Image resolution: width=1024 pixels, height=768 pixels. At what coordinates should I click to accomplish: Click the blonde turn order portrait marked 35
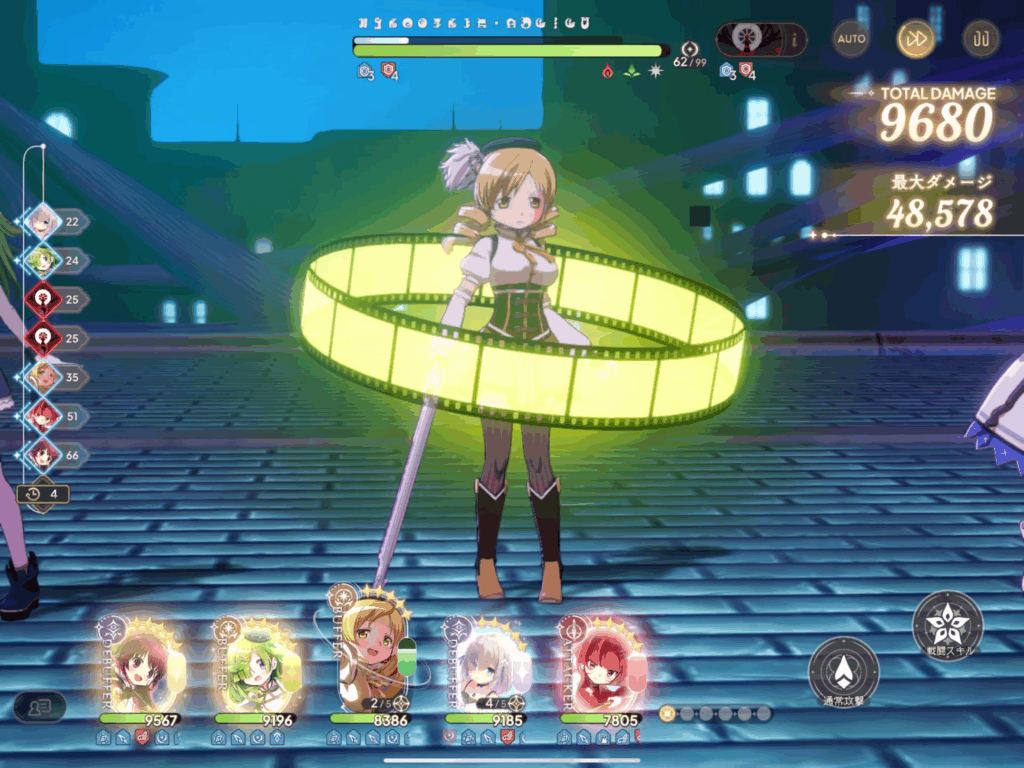click(42, 378)
